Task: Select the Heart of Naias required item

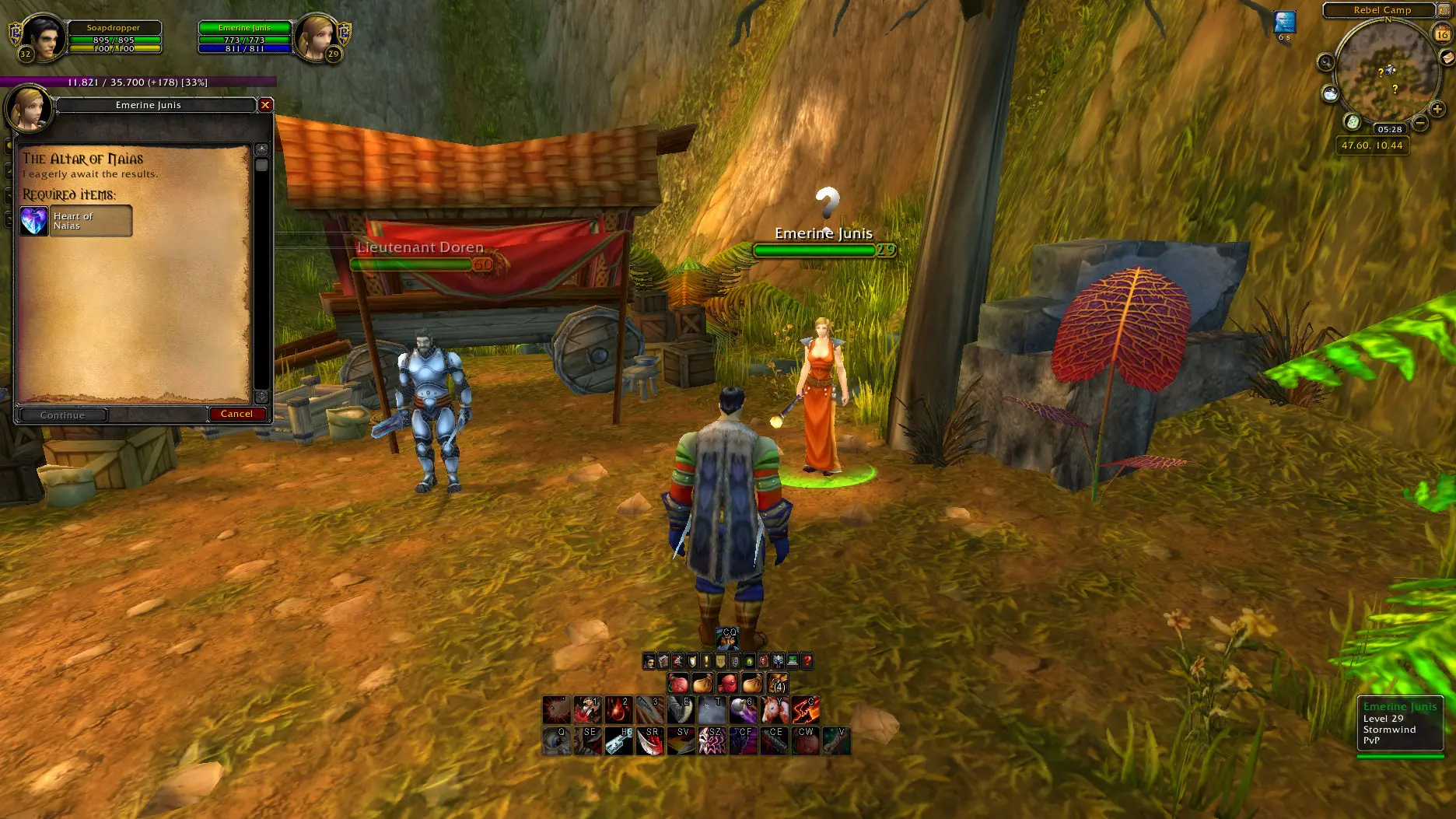Action: [x=75, y=221]
